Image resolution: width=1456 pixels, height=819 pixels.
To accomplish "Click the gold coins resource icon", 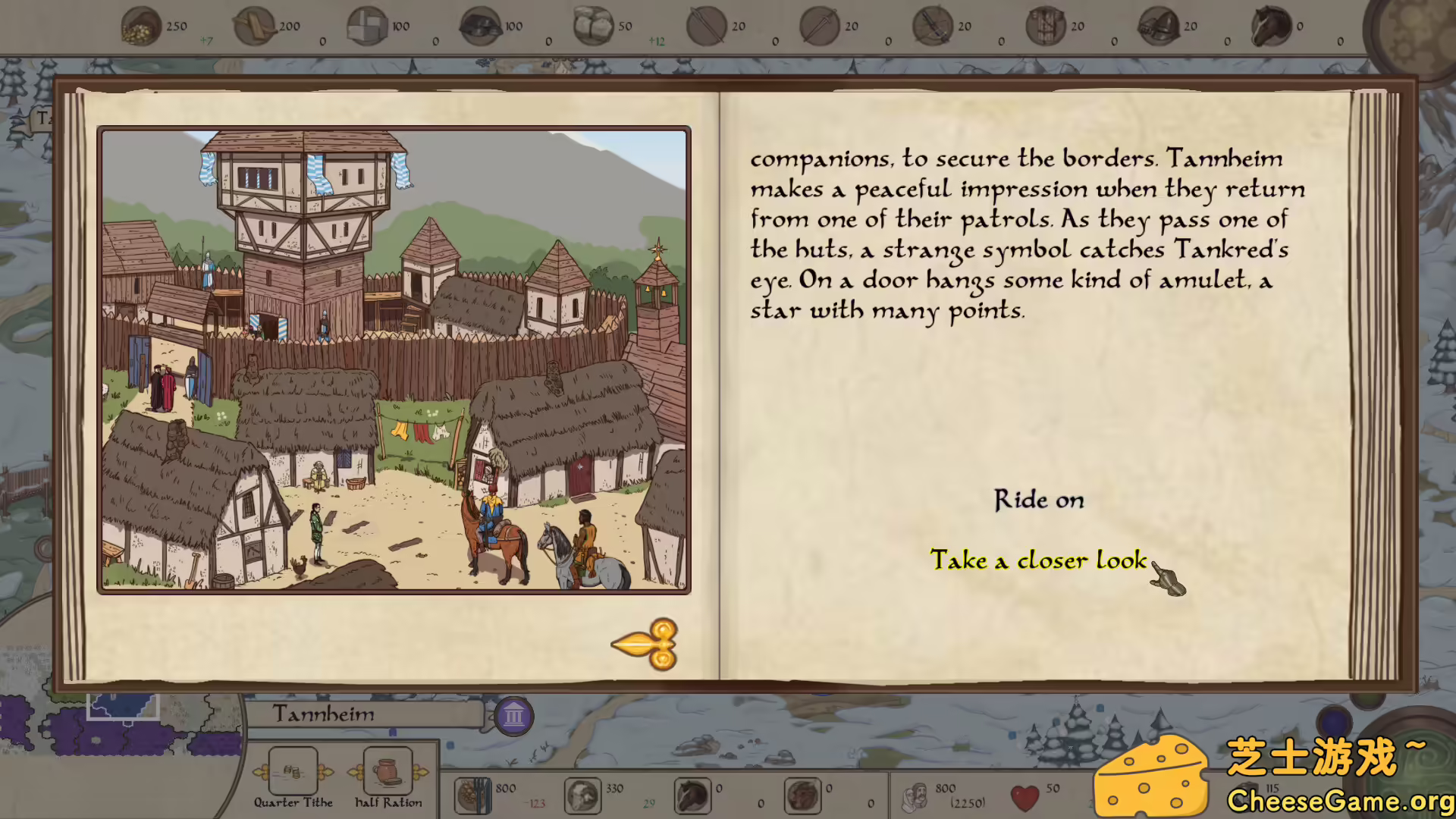I will (x=141, y=27).
